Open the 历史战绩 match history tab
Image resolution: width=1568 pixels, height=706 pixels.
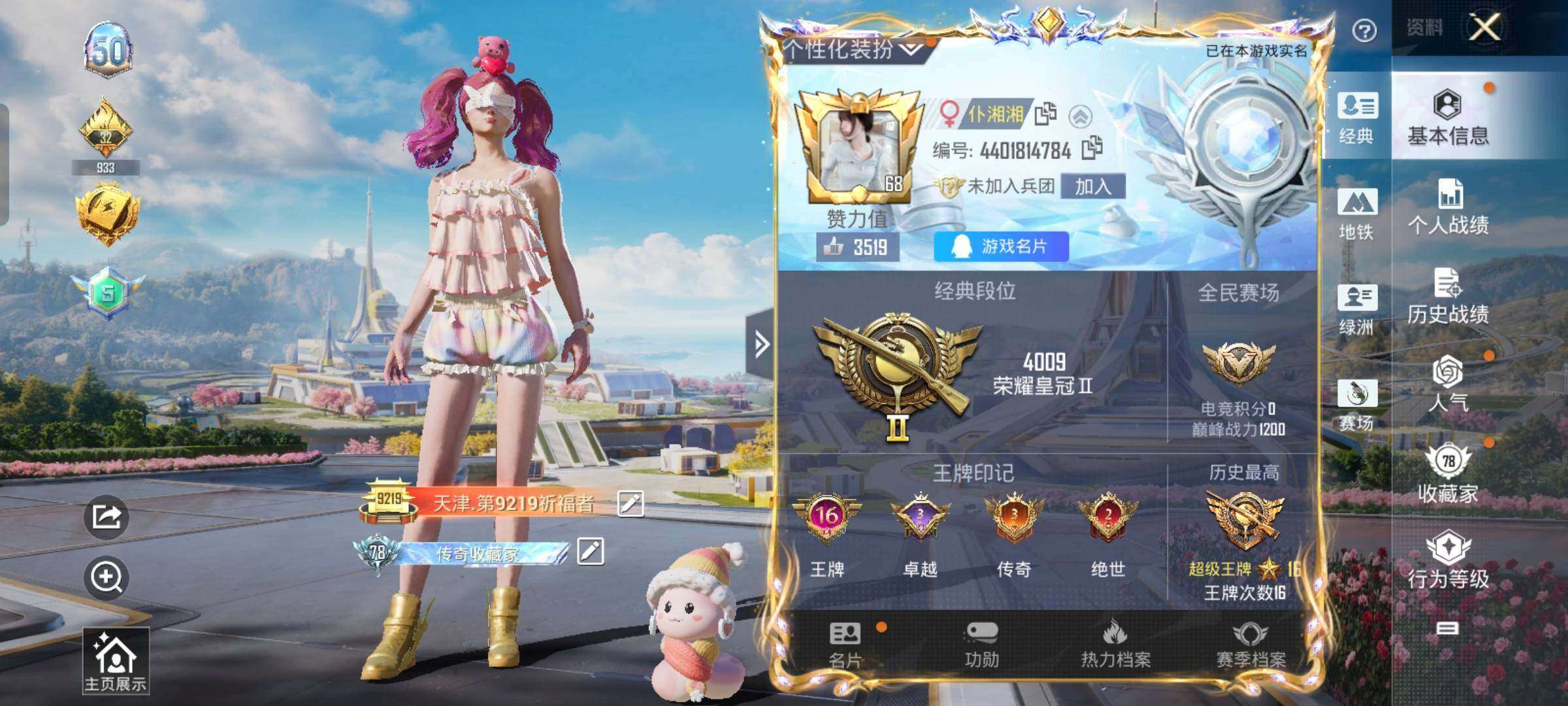(1448, 297)
